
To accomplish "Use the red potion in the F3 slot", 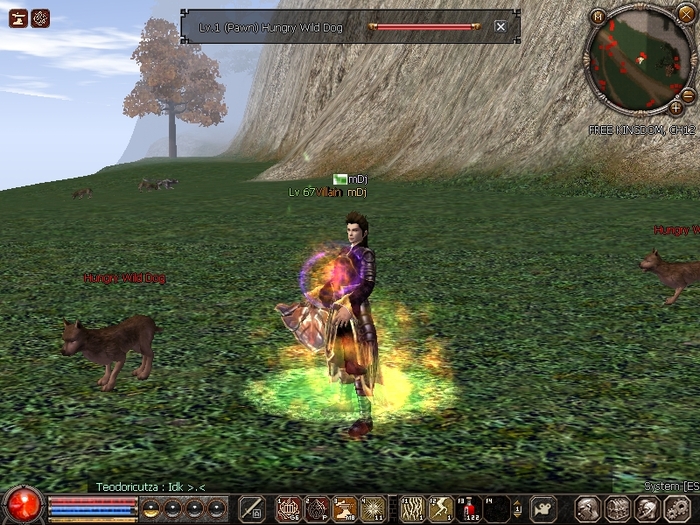I will [468, 509].
